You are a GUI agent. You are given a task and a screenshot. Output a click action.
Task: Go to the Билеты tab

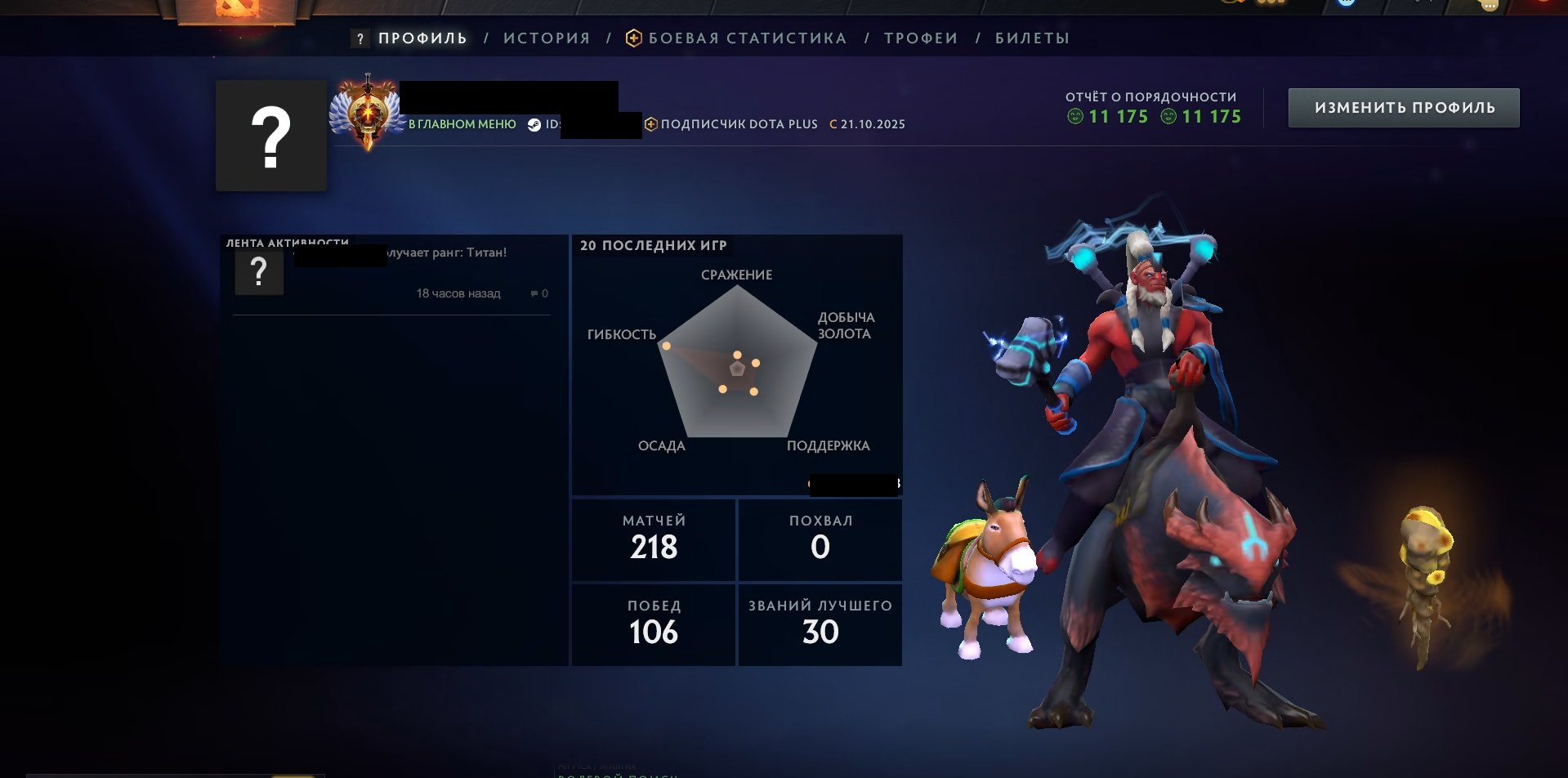1032,38
